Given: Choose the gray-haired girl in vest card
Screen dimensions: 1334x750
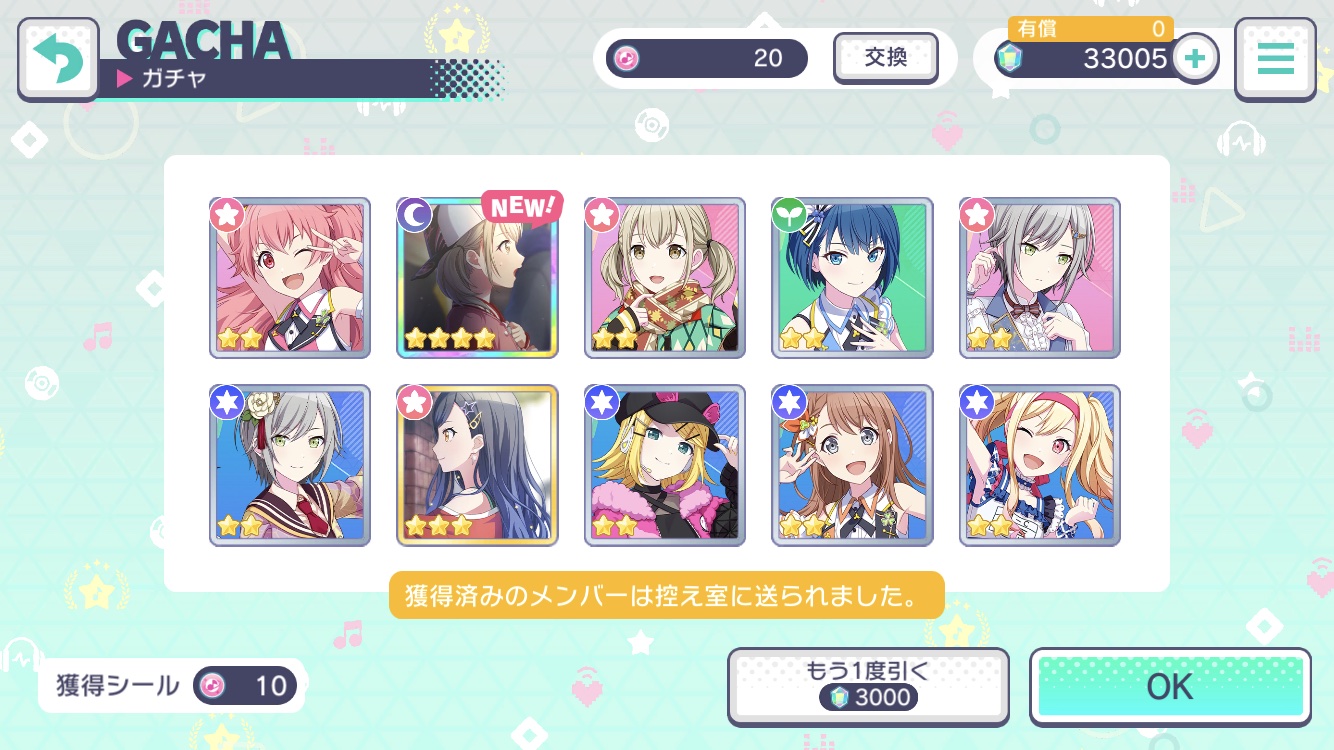Looking at the screenshot, I should 1040,278.
